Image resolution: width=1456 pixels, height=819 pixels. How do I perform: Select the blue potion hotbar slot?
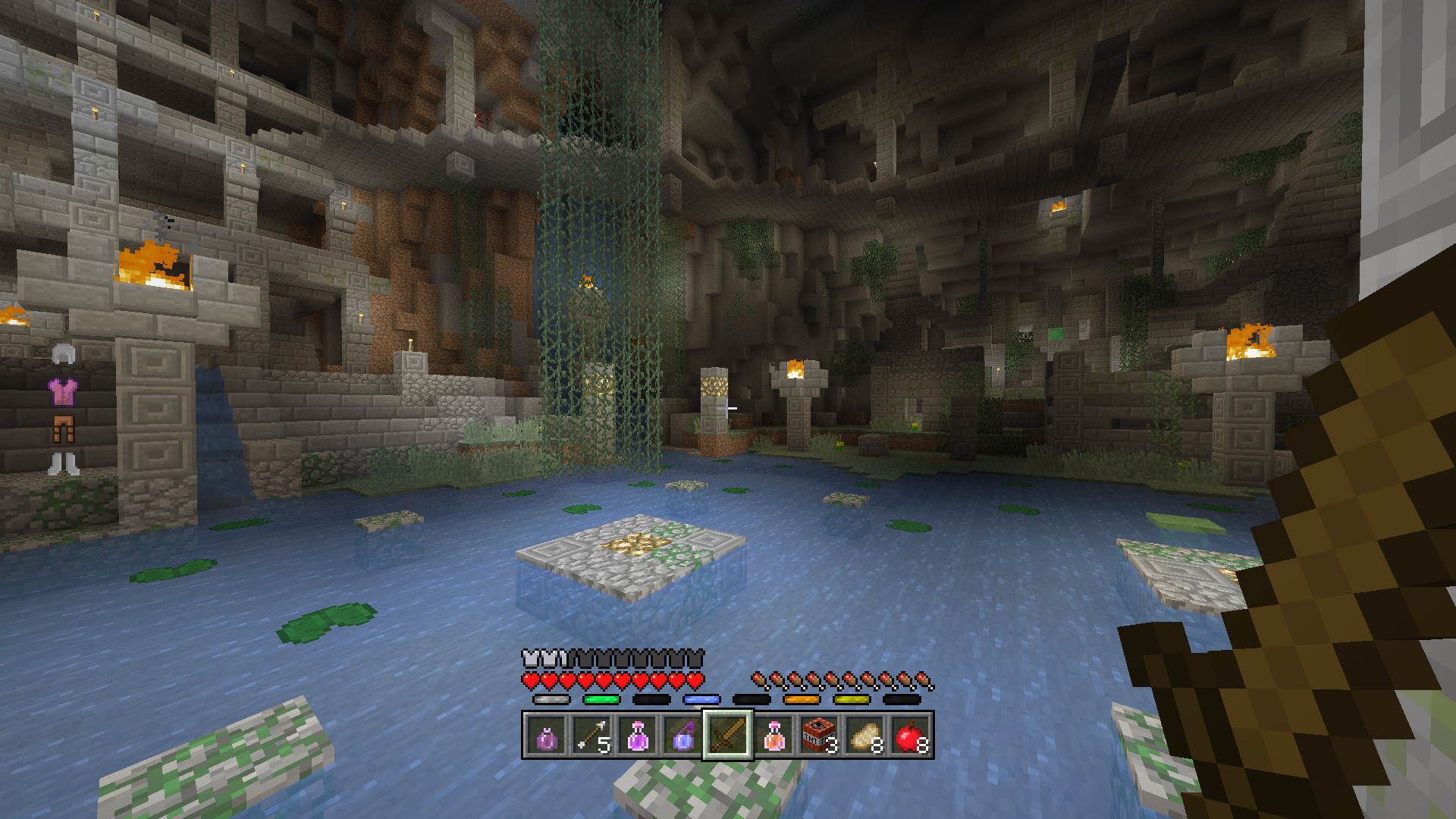coord(683,736)
